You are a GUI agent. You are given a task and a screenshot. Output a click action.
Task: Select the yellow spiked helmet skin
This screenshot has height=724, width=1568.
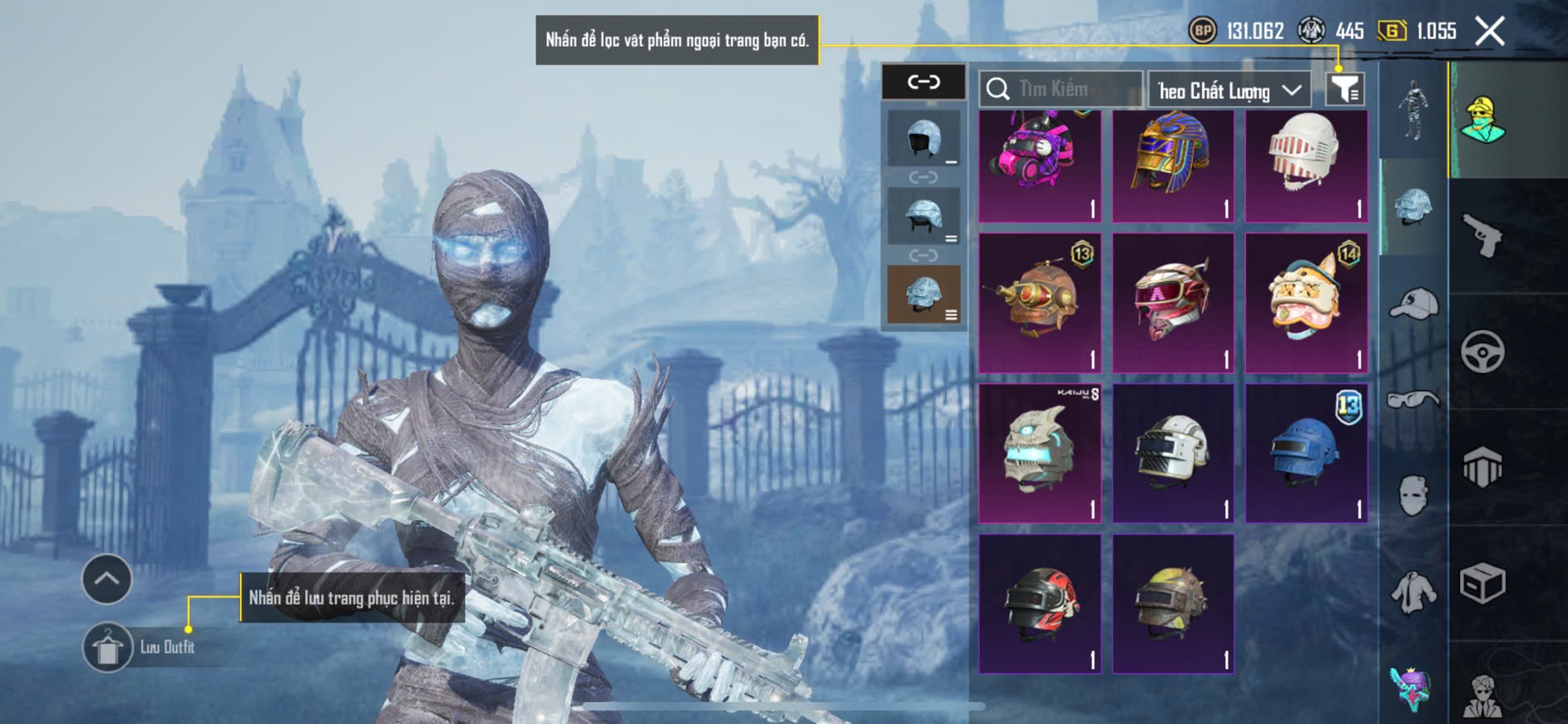tap(1172, 603)
